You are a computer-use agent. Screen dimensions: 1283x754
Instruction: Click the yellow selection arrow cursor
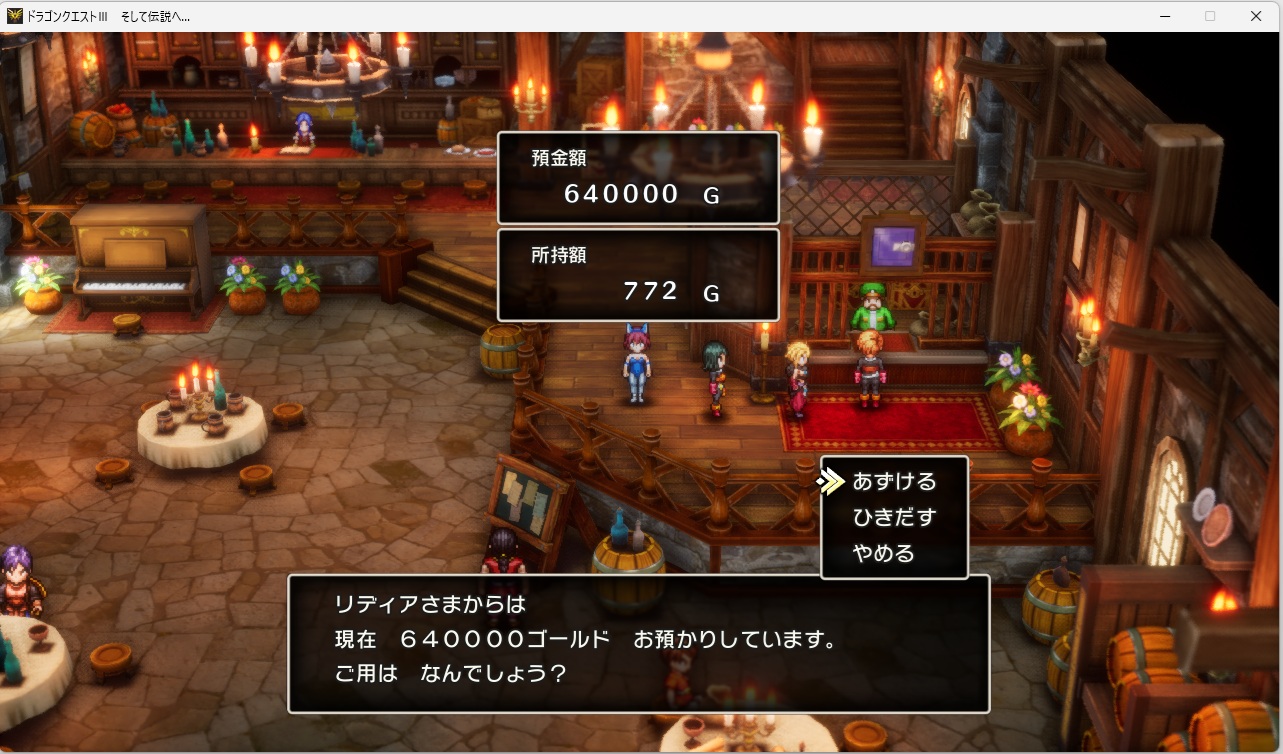pos(830,481)
